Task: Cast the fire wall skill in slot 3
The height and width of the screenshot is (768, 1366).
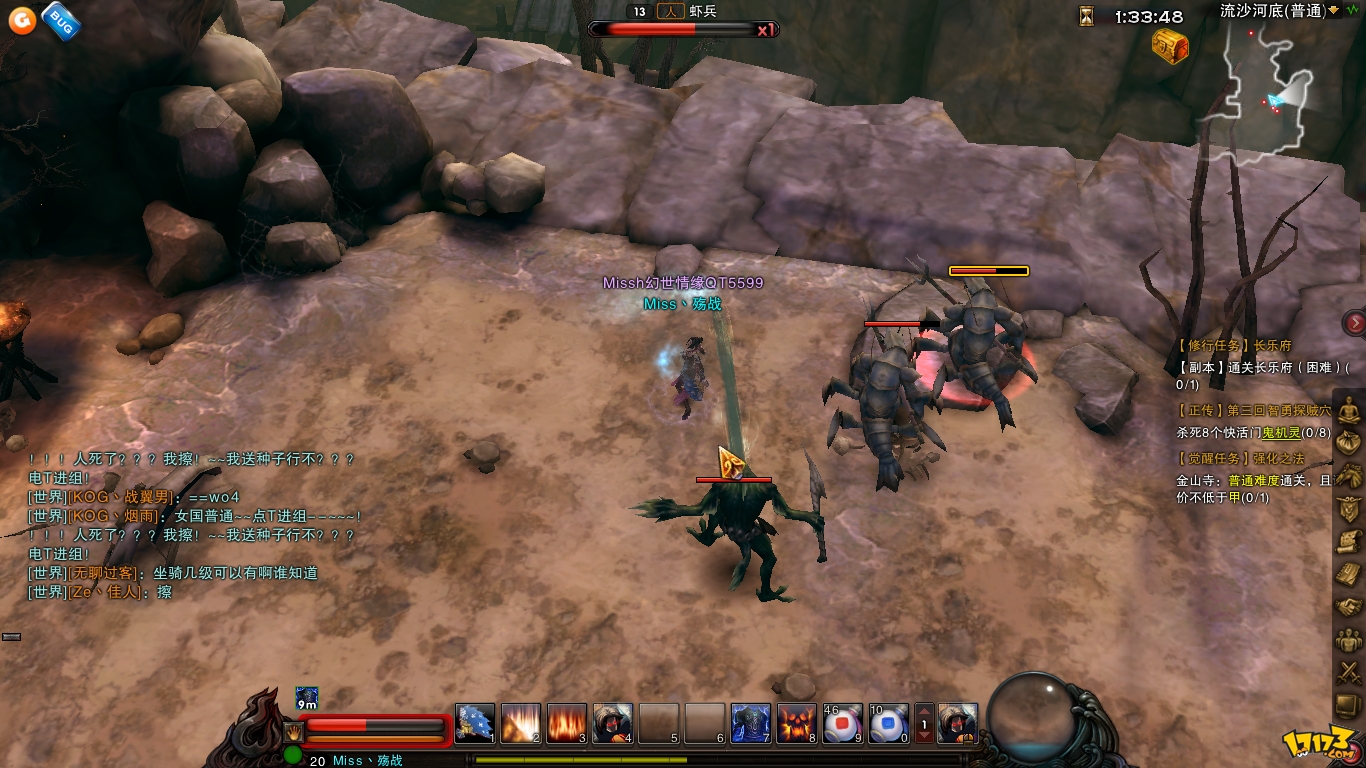Action: pyautogui.click(x=567, y=723)
